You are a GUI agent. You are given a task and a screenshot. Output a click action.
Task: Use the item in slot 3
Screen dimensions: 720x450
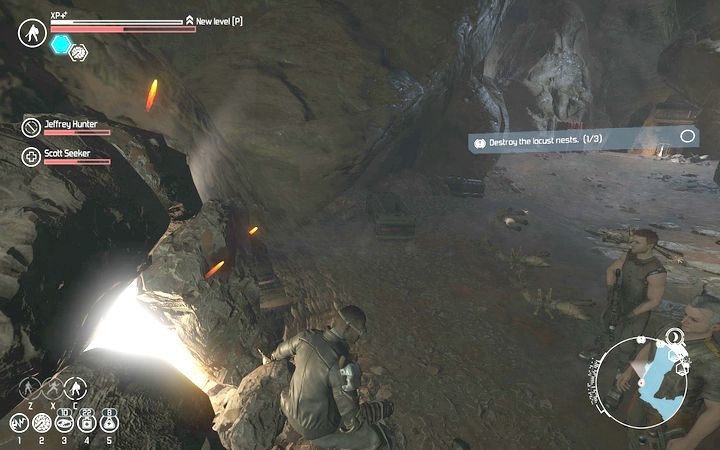pyautogui.click(x=63, y=423)
